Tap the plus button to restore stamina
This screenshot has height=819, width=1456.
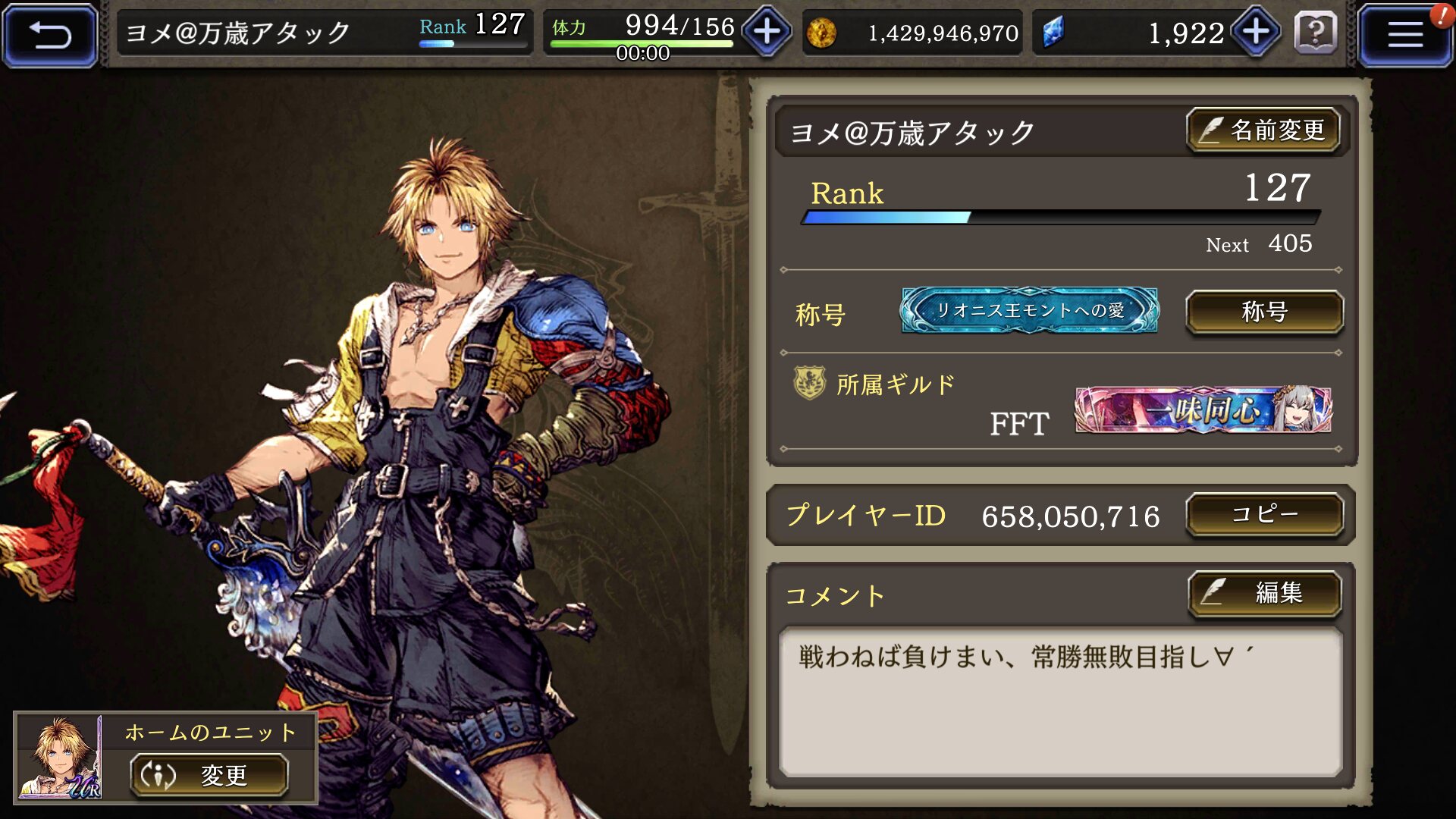767,33
